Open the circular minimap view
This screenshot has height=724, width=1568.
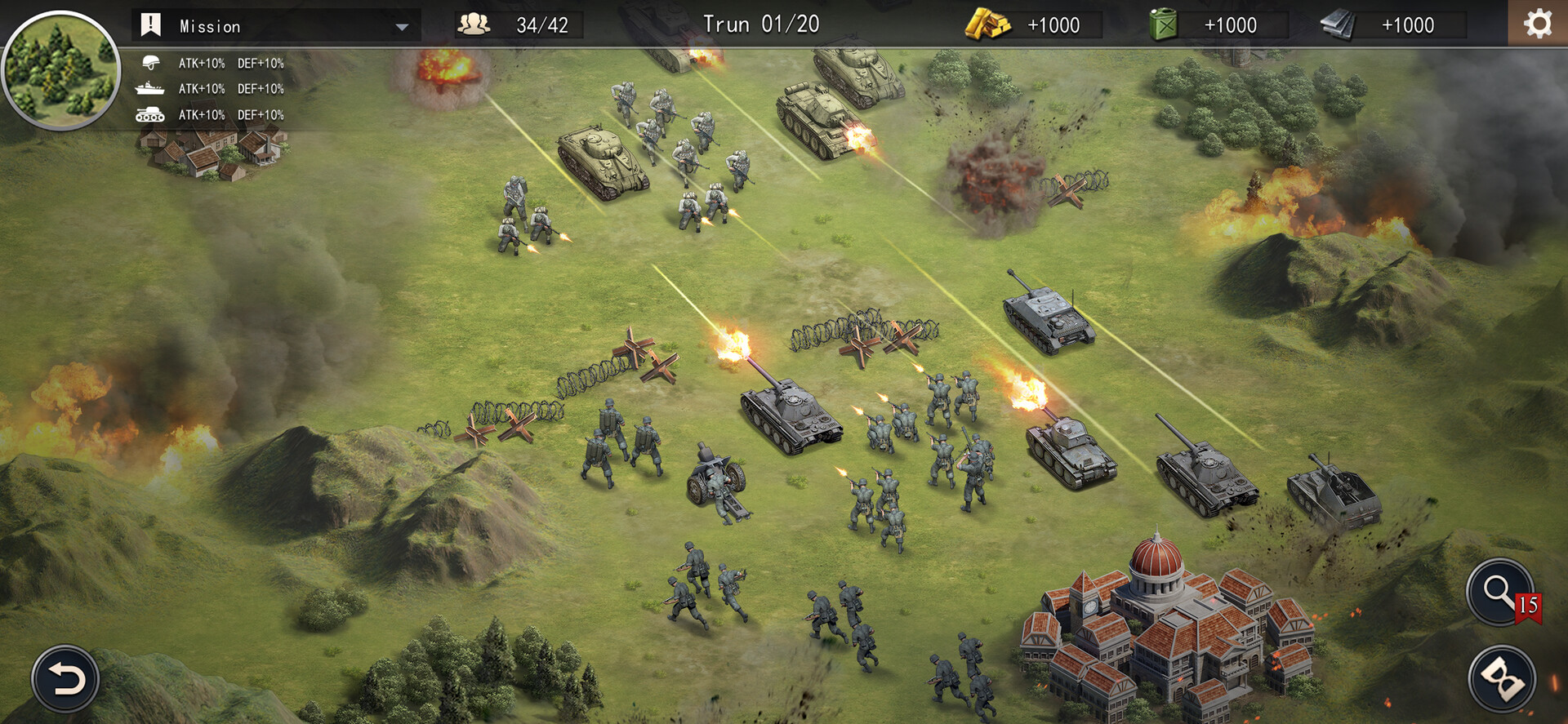(62, 65)
